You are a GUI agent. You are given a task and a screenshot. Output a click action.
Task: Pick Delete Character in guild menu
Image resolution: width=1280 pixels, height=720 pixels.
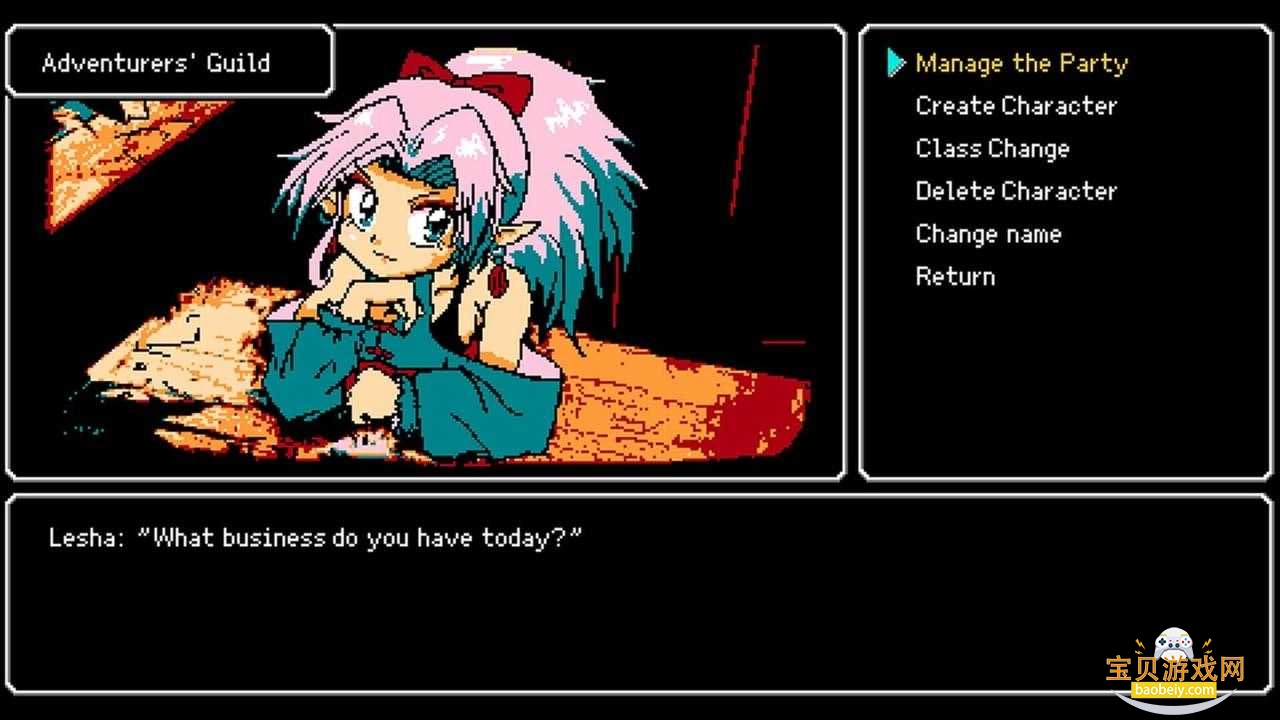pos(1016,191)
